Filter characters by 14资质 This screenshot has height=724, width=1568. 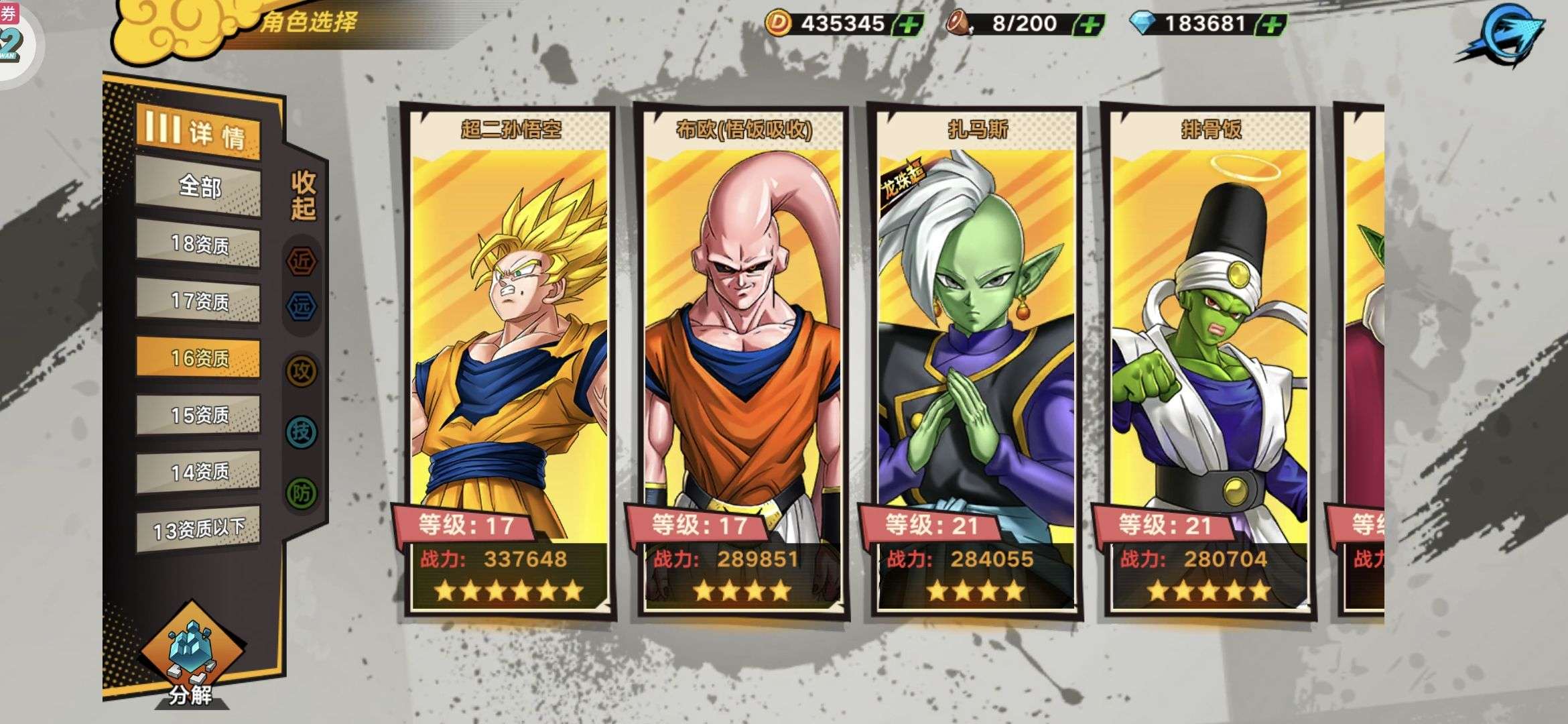[x=198, y=472]
